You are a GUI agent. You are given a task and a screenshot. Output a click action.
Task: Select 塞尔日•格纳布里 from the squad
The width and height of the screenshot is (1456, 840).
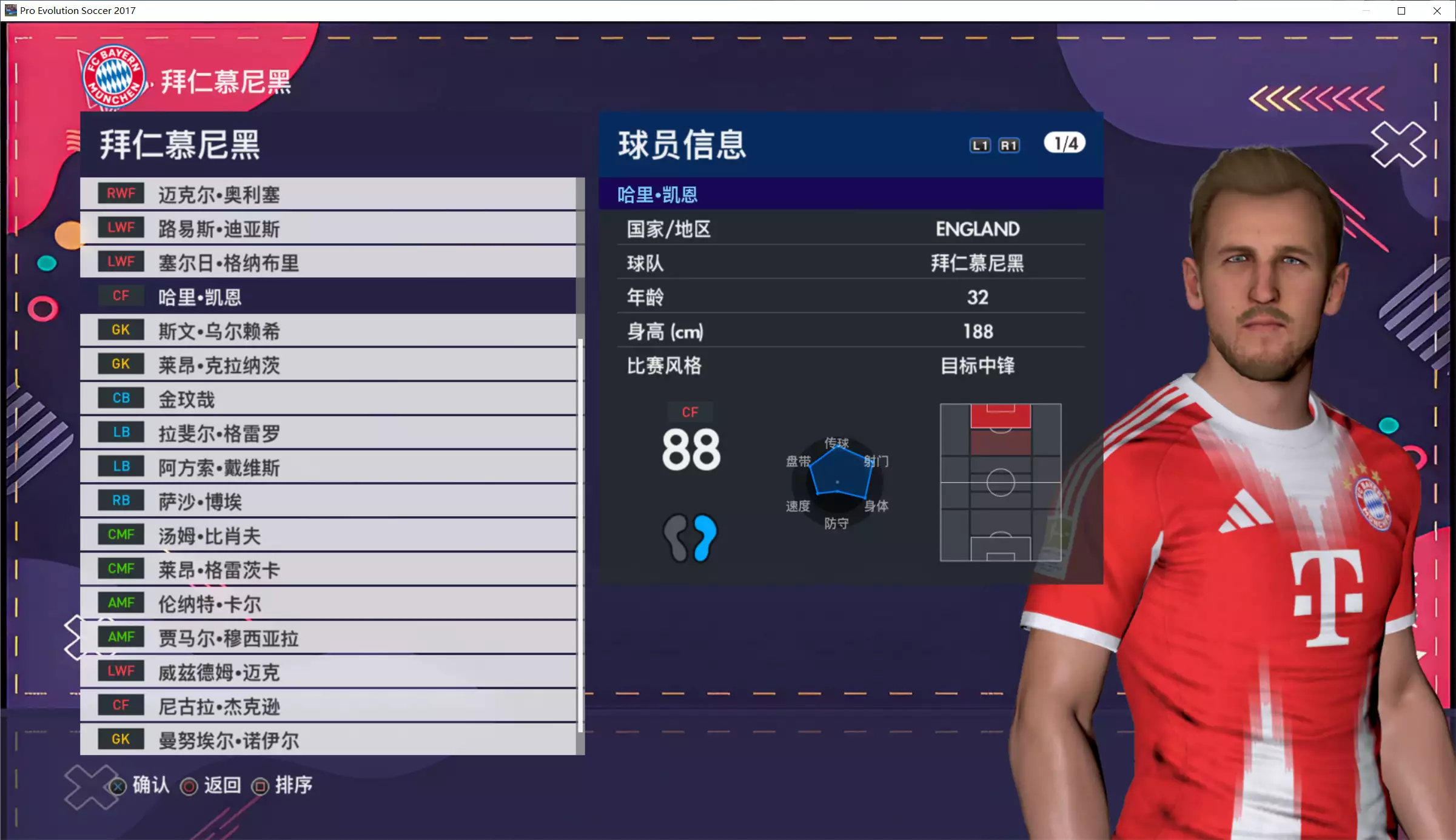point(327,263)
